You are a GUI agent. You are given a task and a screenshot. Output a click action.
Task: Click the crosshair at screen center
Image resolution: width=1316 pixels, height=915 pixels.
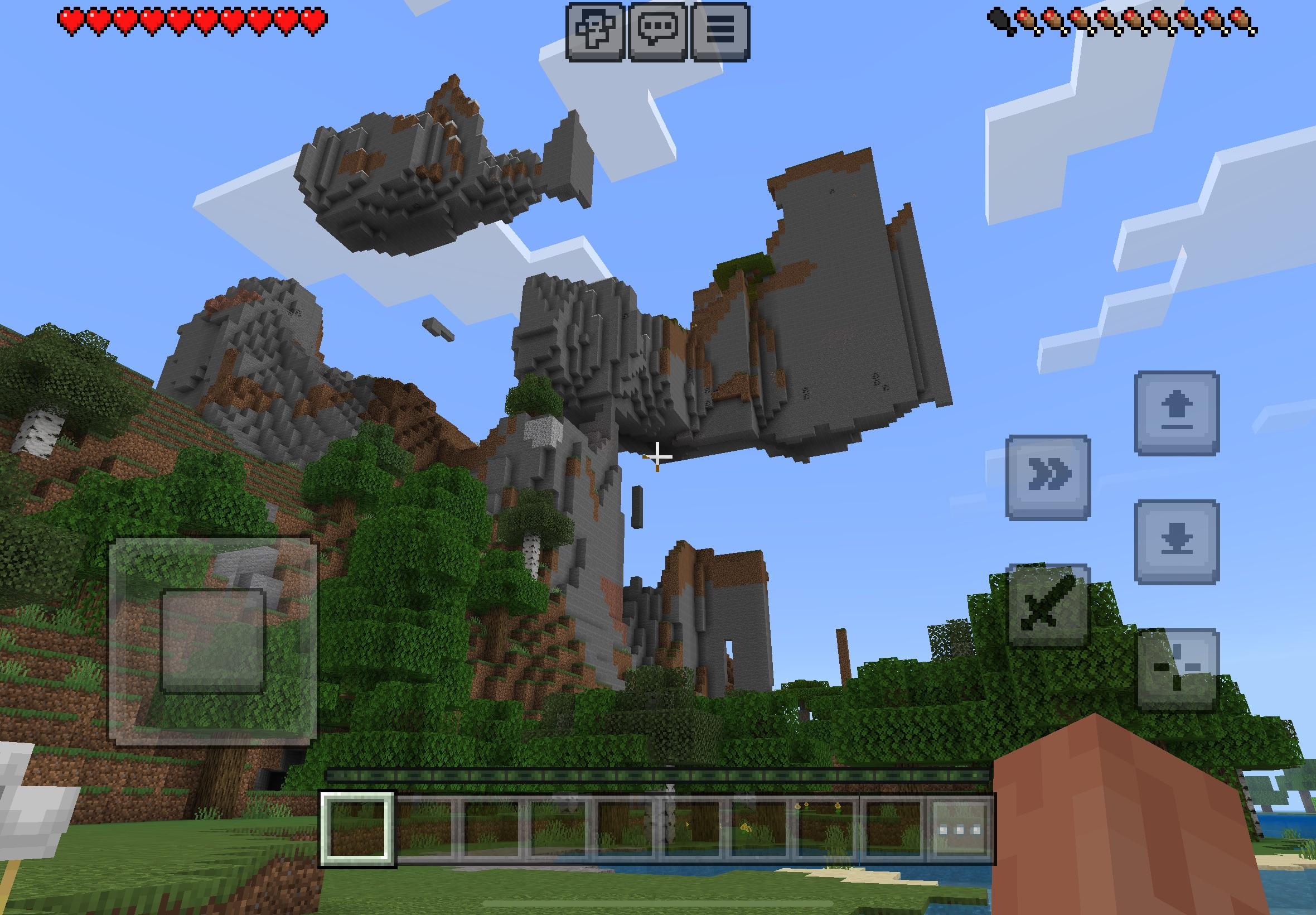[x=657, y=459]
